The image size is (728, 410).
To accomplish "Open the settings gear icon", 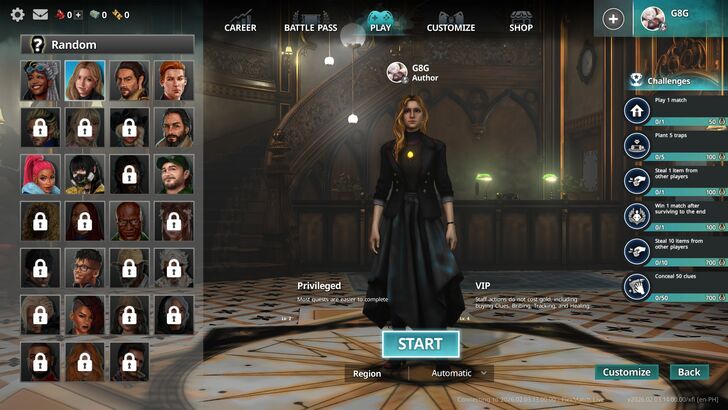I will point(17,15).
